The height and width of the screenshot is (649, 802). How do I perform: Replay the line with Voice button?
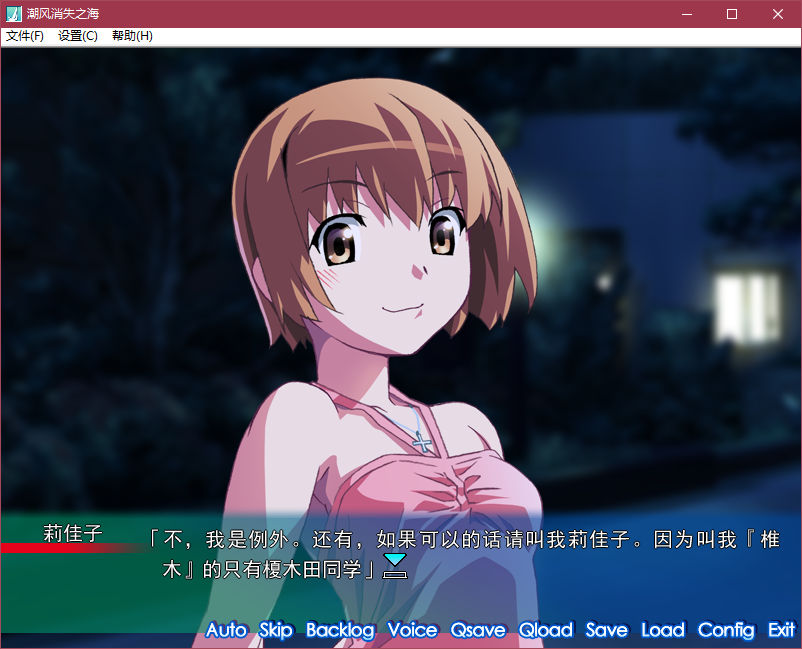pos(412,630)
